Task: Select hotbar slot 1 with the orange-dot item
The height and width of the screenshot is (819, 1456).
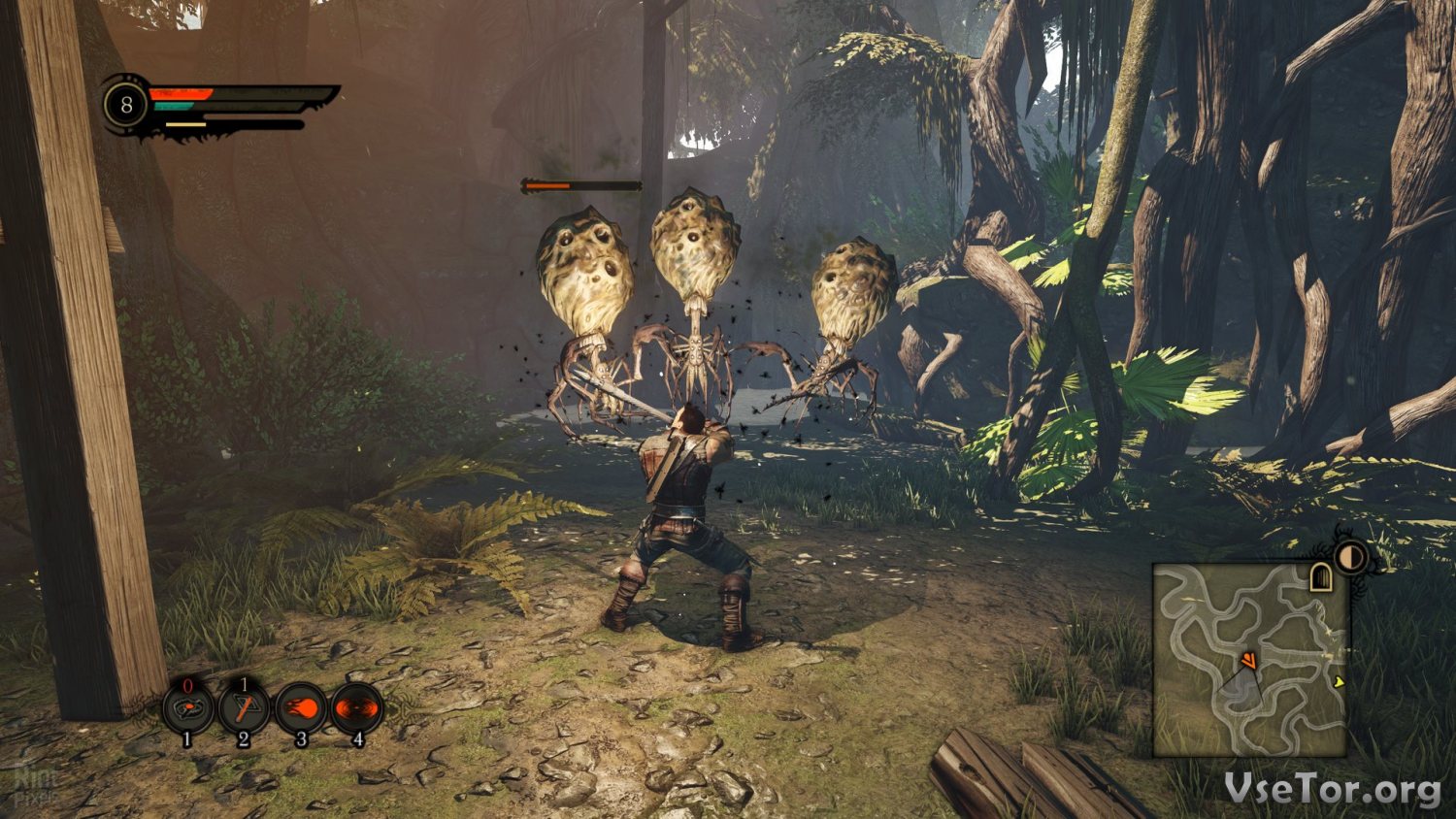Action: [187, 709]
